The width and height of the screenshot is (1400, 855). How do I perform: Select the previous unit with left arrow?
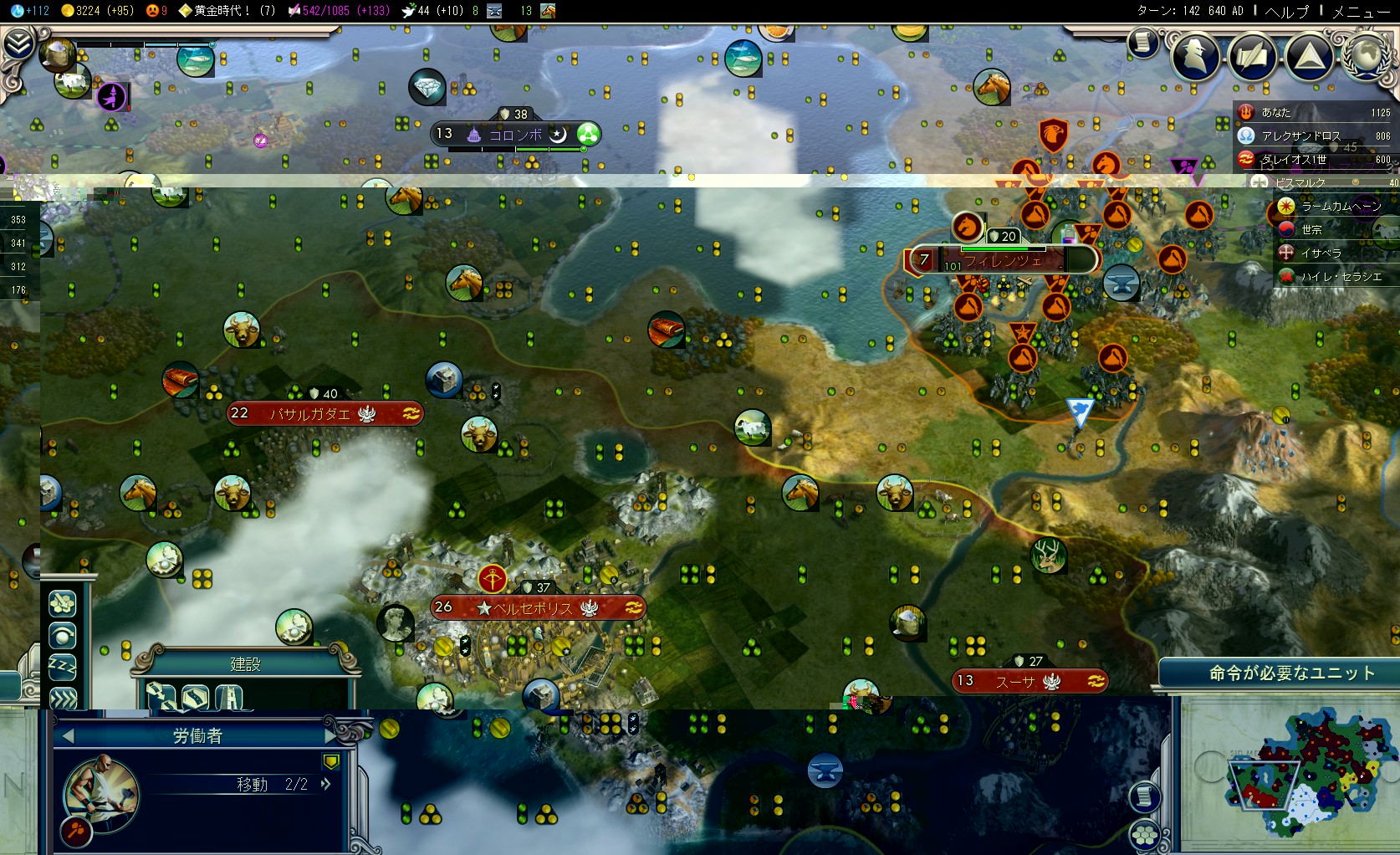coord(69,736)
